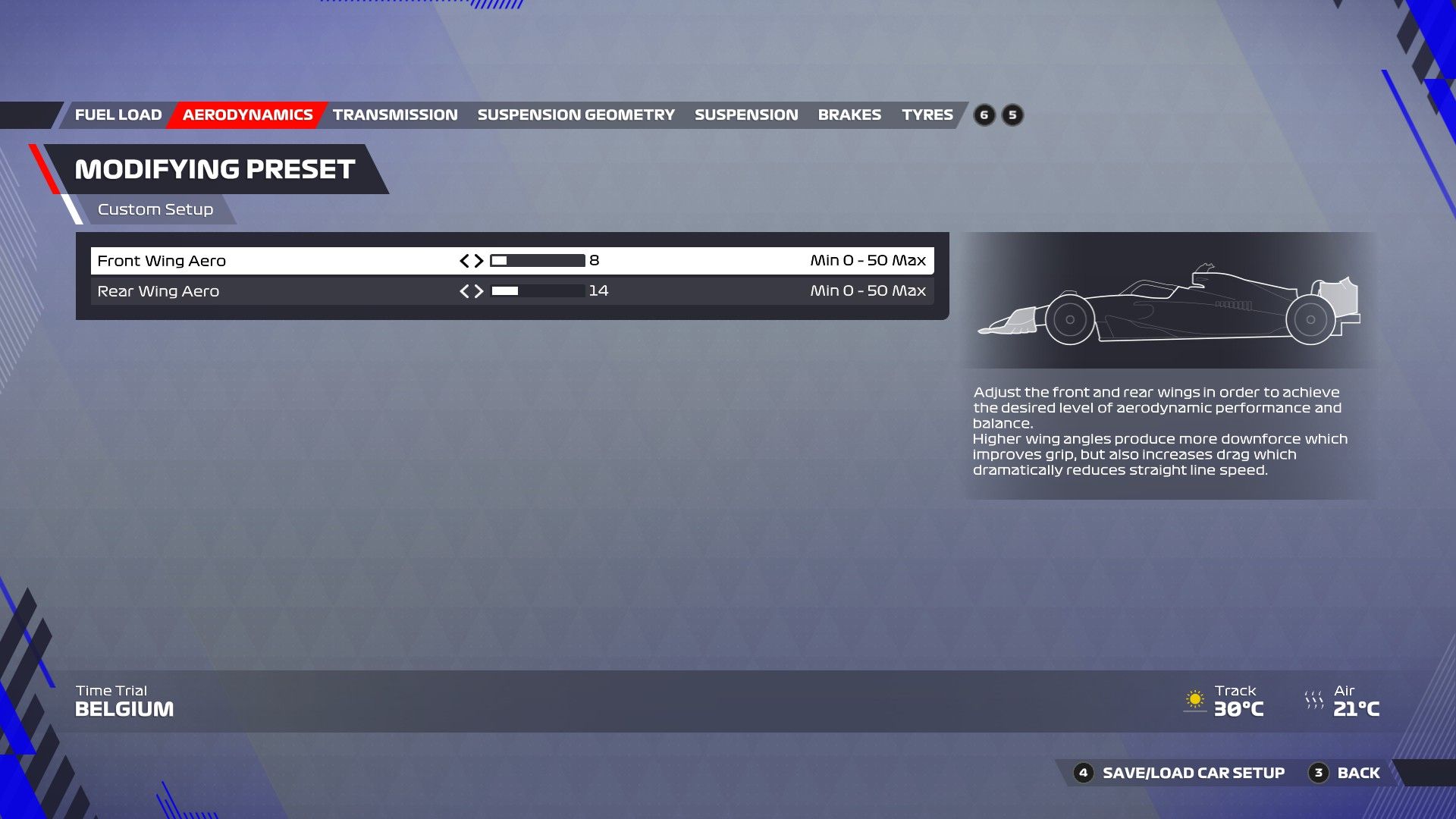
Task: Show the Suspension tab
Action: [746, 115]
